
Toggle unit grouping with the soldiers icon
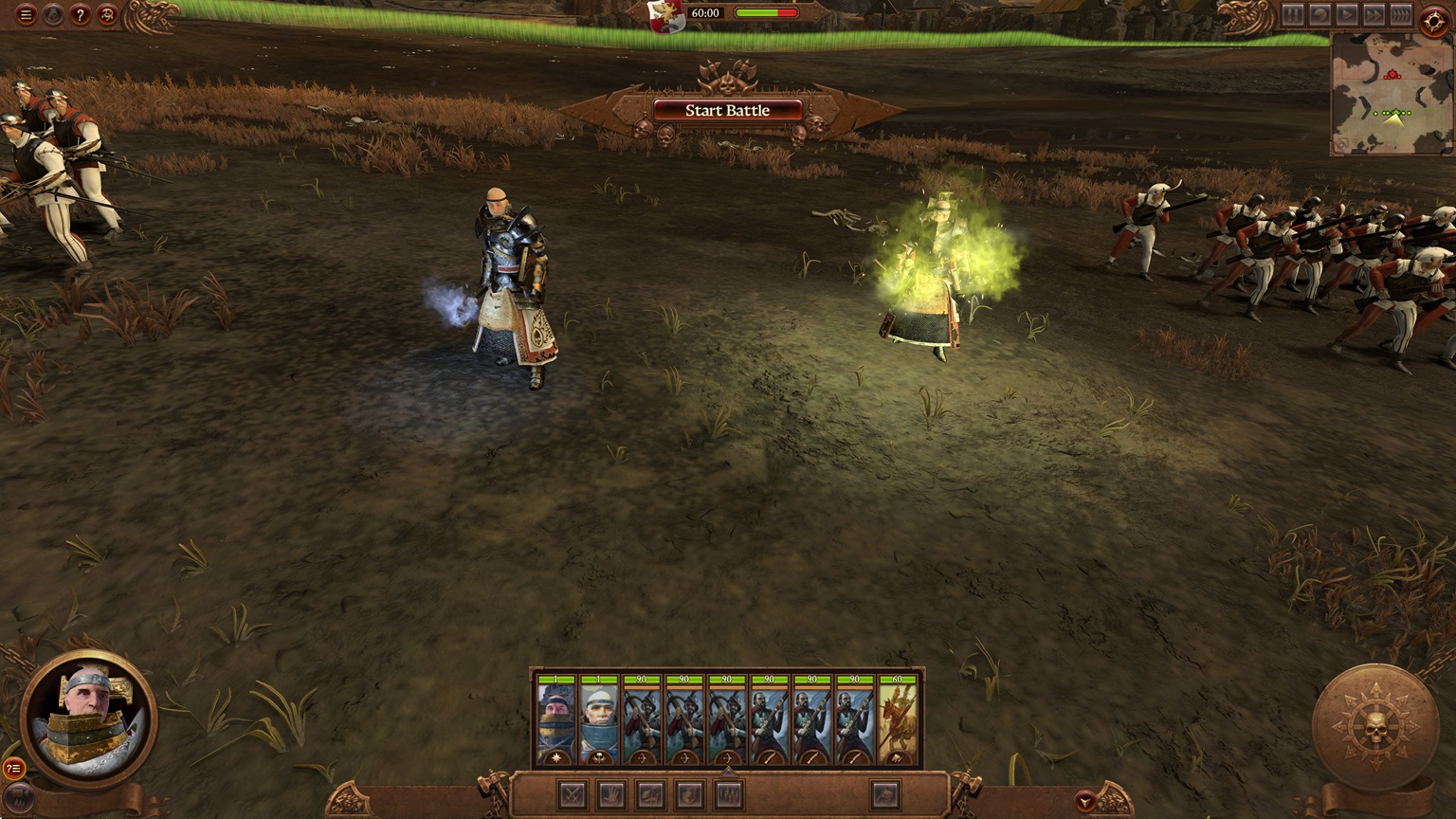click(x=729, y=792)
